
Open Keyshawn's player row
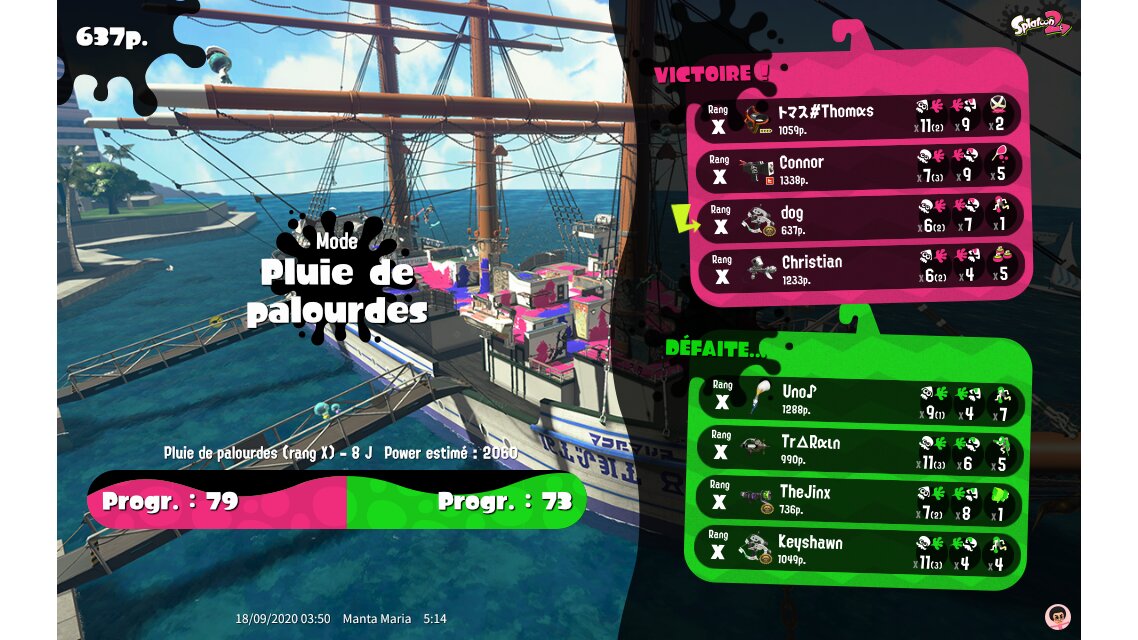coord(860,550)
